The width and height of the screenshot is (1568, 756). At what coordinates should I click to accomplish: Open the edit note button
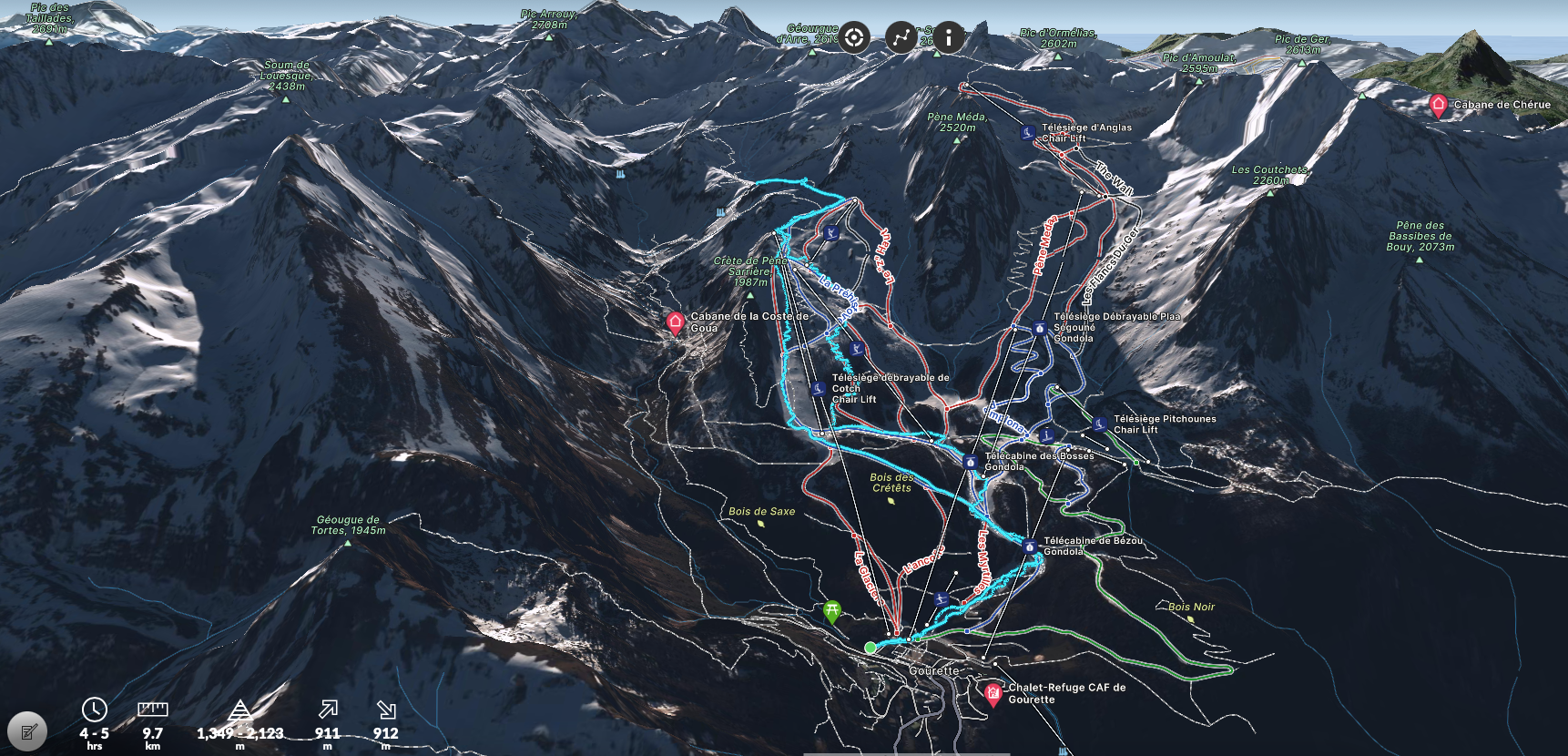coord(27,731)
